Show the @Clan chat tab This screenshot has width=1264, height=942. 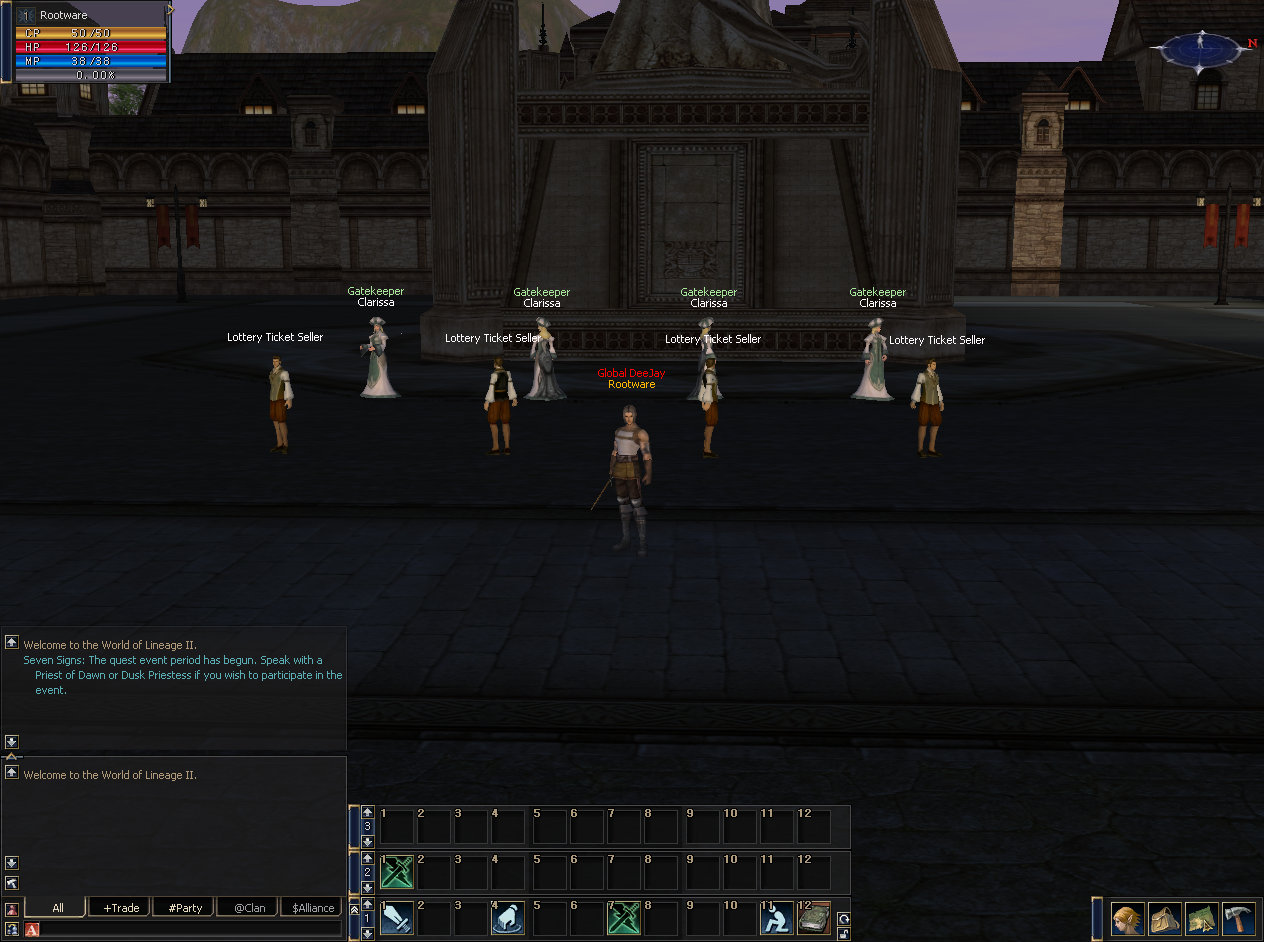point(249,908)
